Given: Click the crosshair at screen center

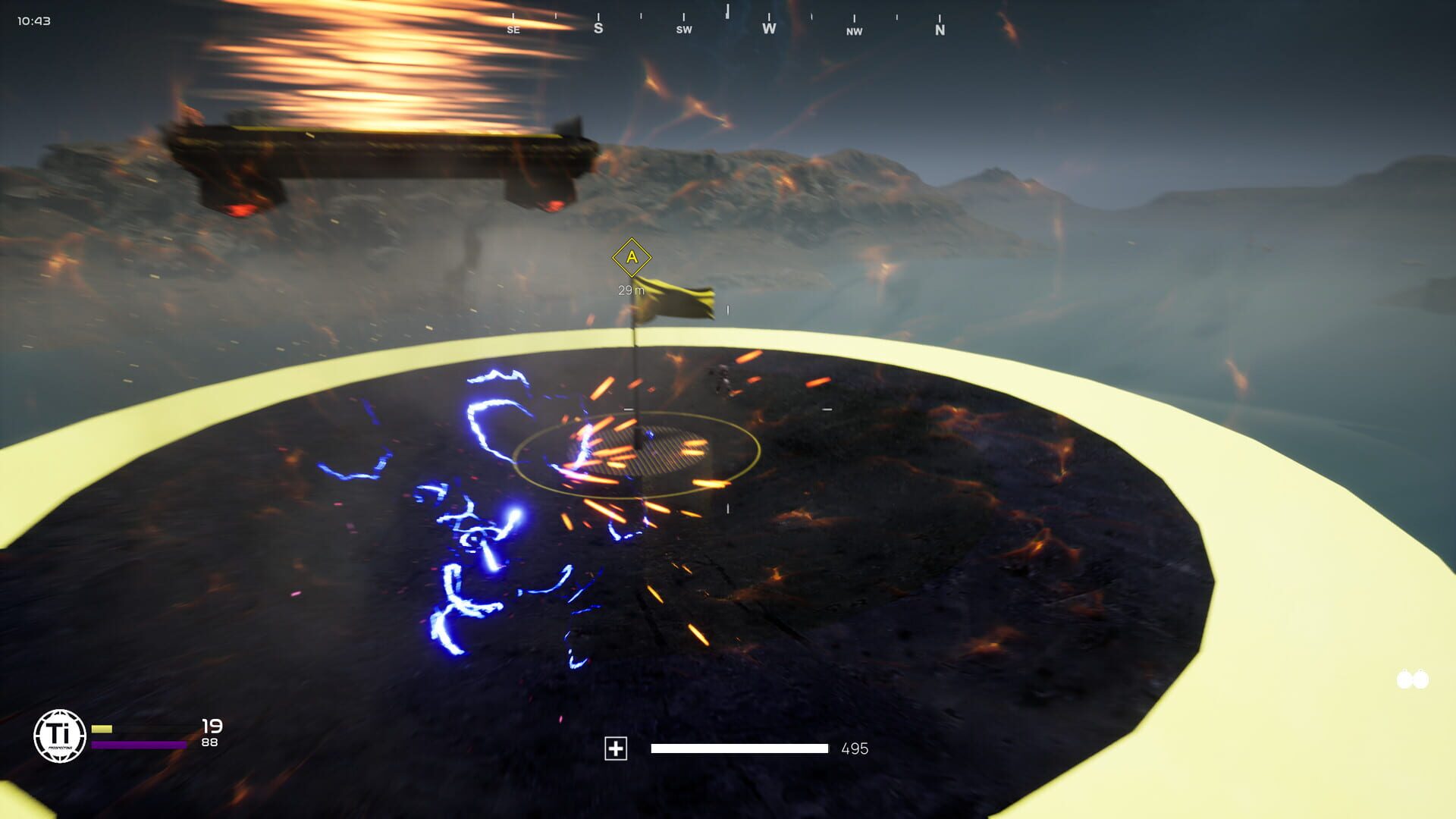Looking at the screenshot, I should click(728, 409).
